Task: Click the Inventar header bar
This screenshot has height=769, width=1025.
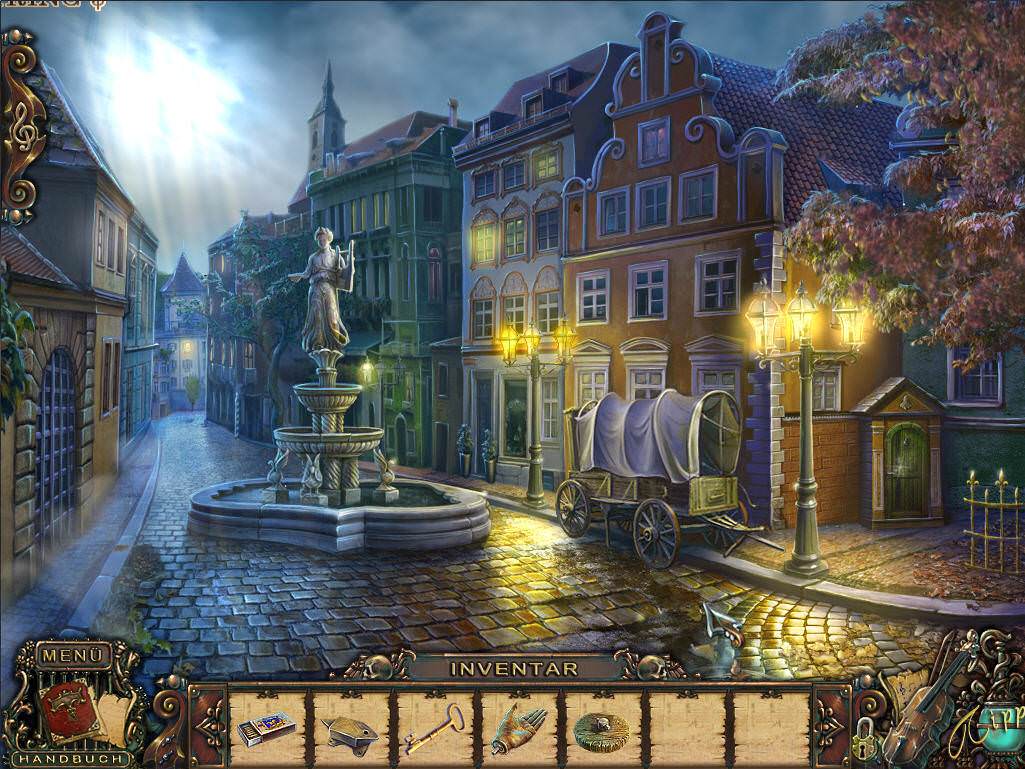Action: click(x=513, y=668)
